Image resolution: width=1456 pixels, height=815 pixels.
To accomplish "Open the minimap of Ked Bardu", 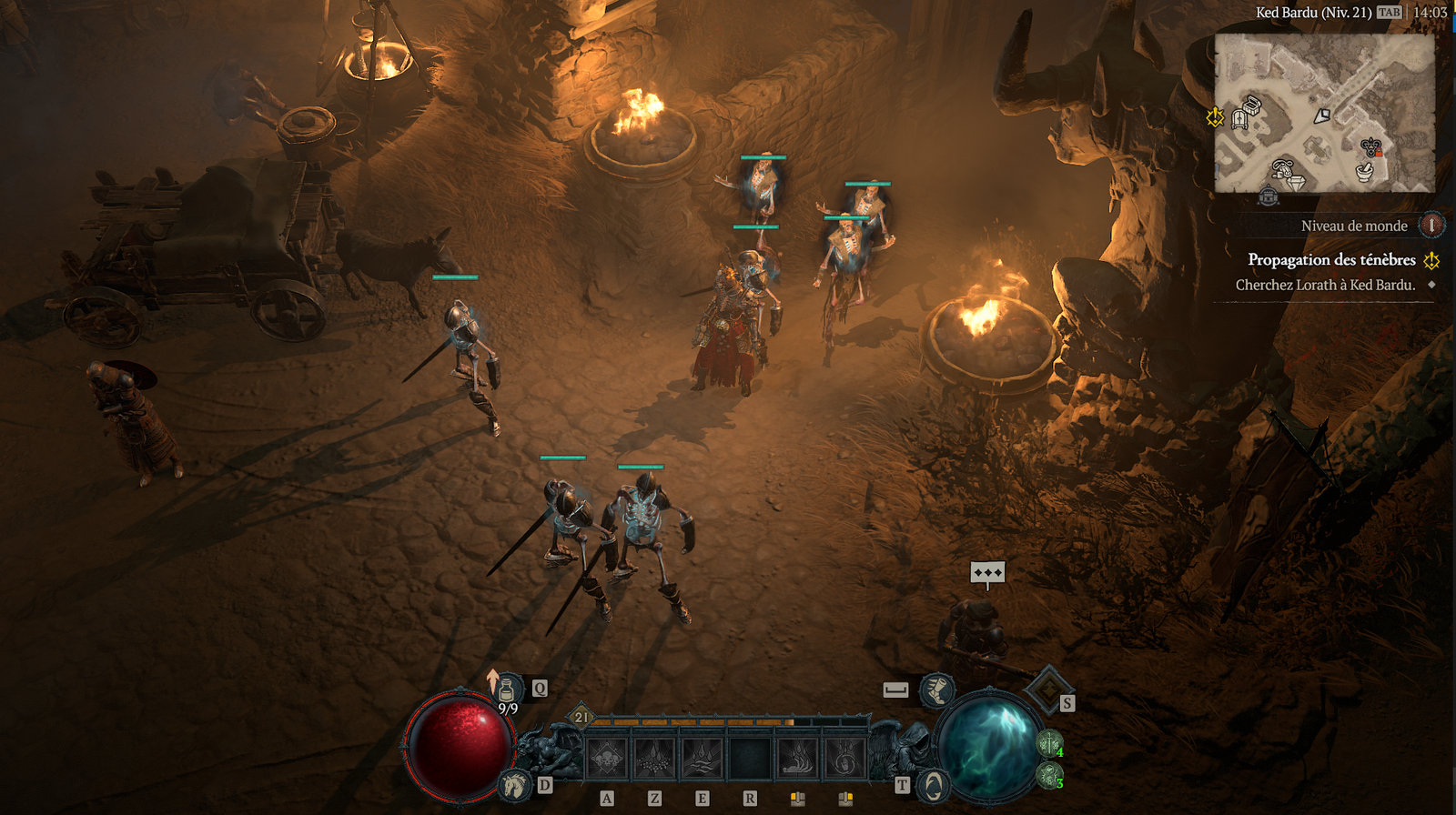I will click(x=1324, y=113).
